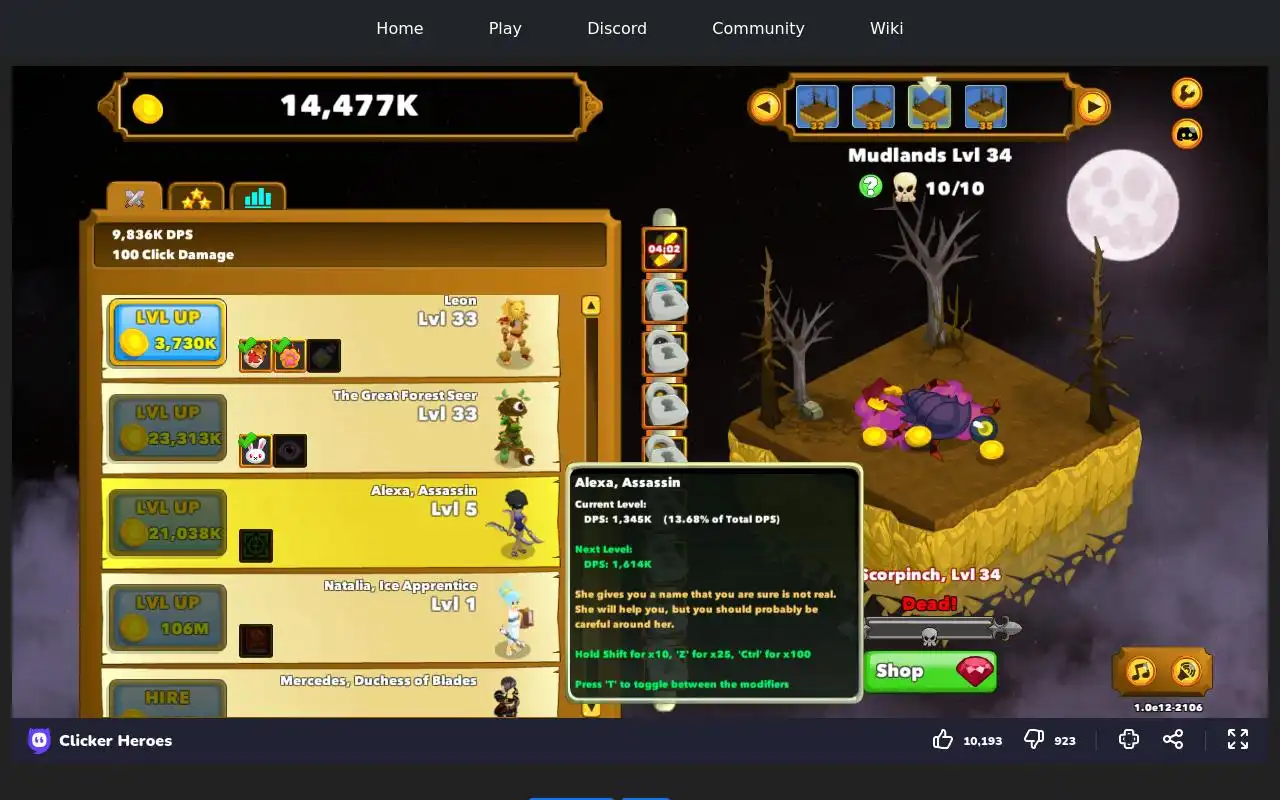The height and width of the screenshot is (800, 1280).
Task: Select zone 35 tile
Action: point(986,107)
